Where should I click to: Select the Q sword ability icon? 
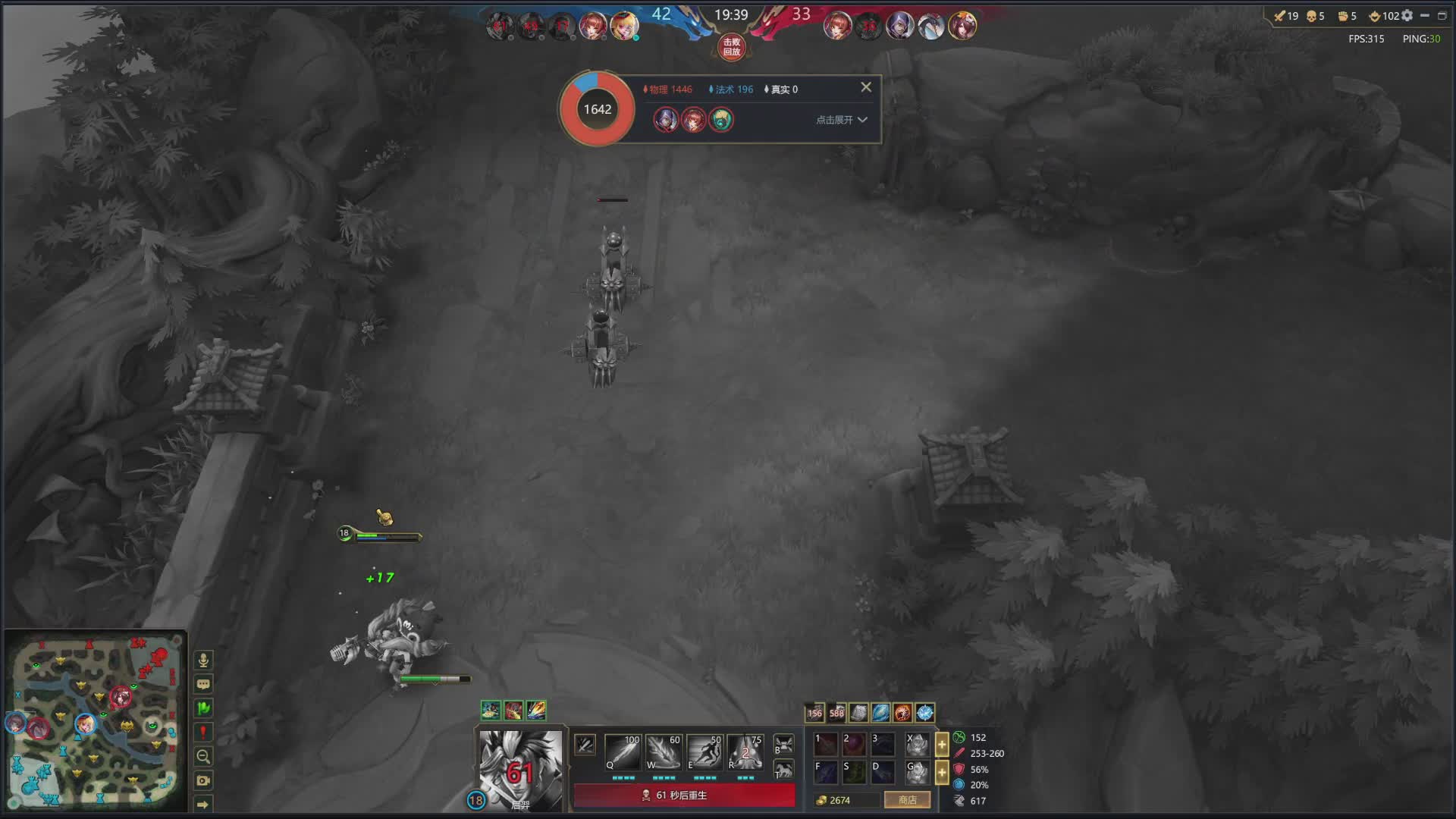pyautogui.click(x=623, y=752)
